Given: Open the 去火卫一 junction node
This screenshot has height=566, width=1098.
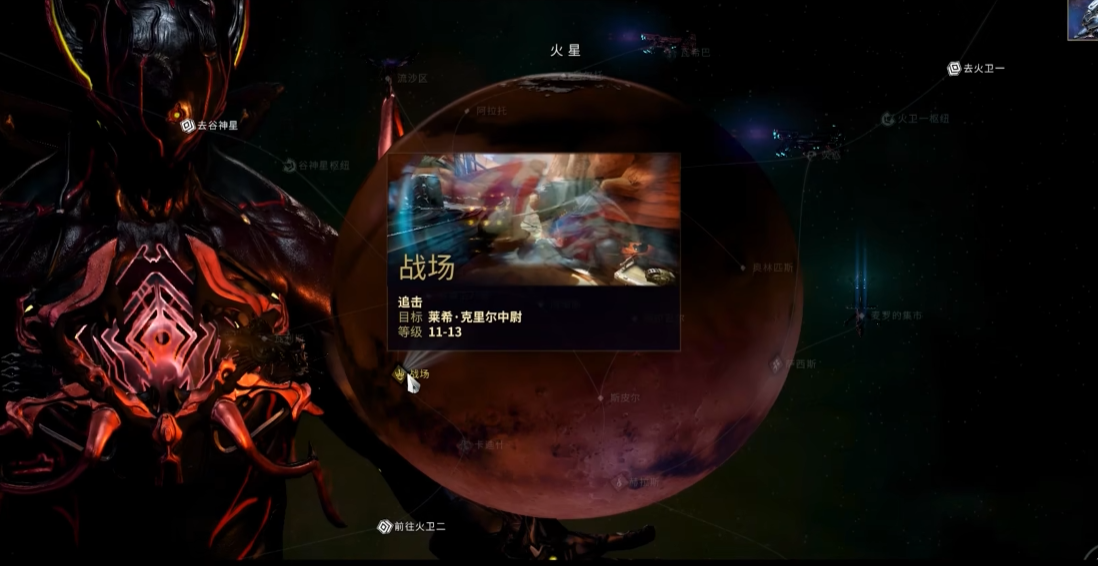Looking at the screenshot, I should pyautogui.click(x=954, y=69).
